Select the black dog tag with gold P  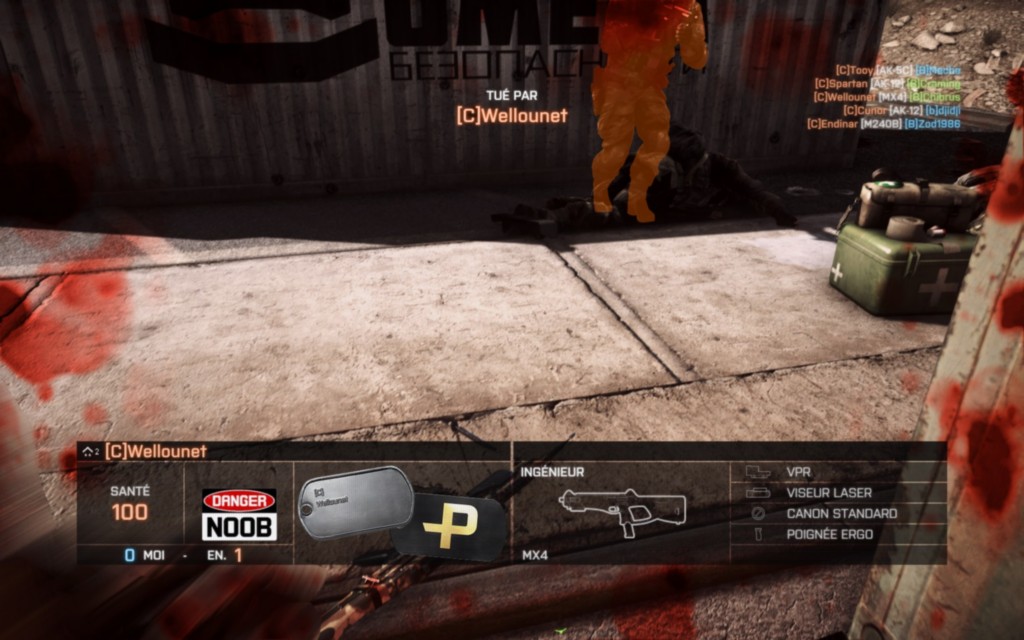coord(450,527)
